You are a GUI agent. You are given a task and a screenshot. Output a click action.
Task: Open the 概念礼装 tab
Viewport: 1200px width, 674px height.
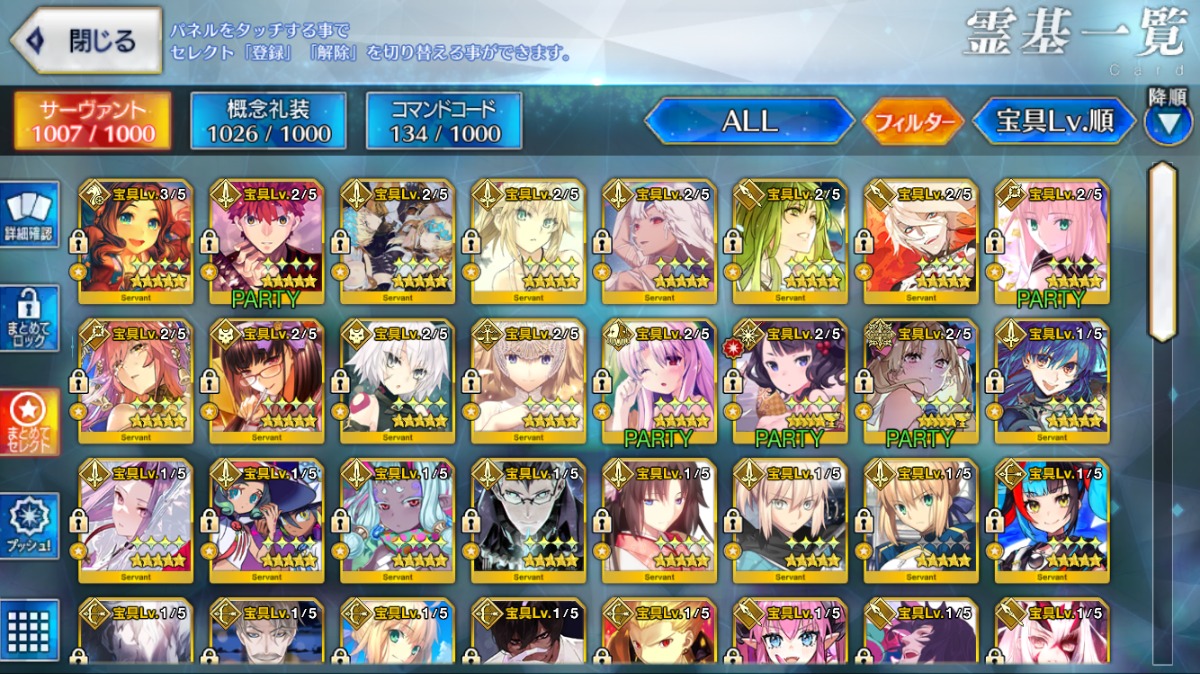click(x=268, y=121)
